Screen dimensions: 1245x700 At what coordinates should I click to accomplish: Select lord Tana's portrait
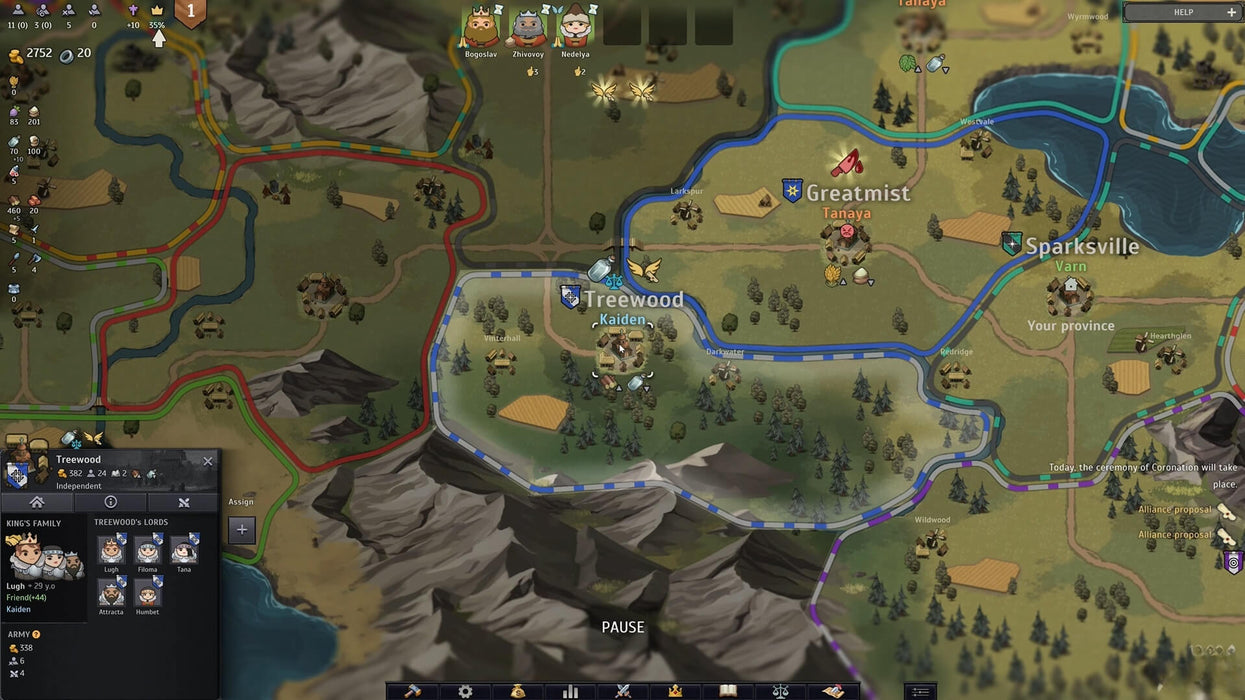[184, 550]
